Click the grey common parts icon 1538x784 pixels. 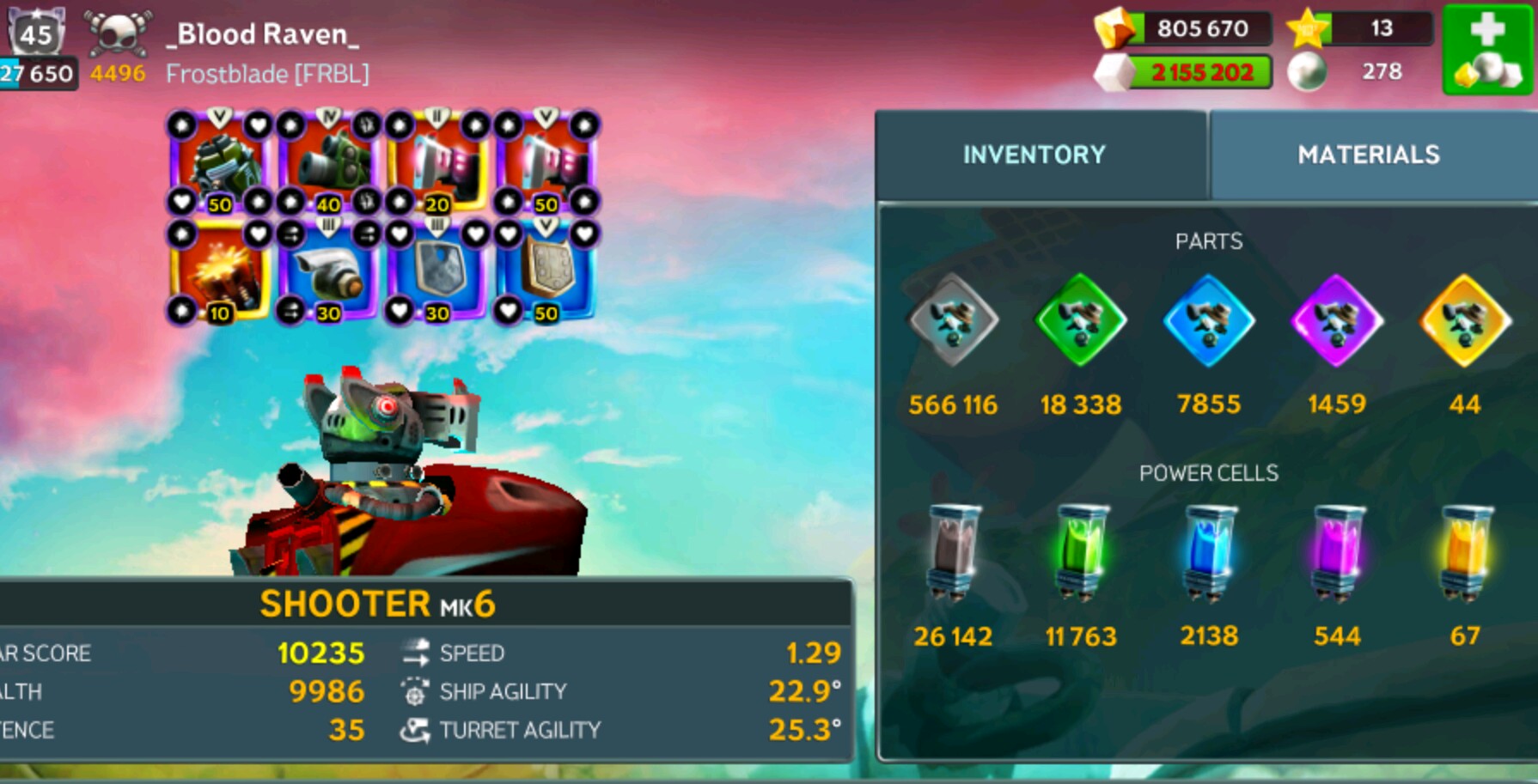pyautogui.click(x=953, y=321)
